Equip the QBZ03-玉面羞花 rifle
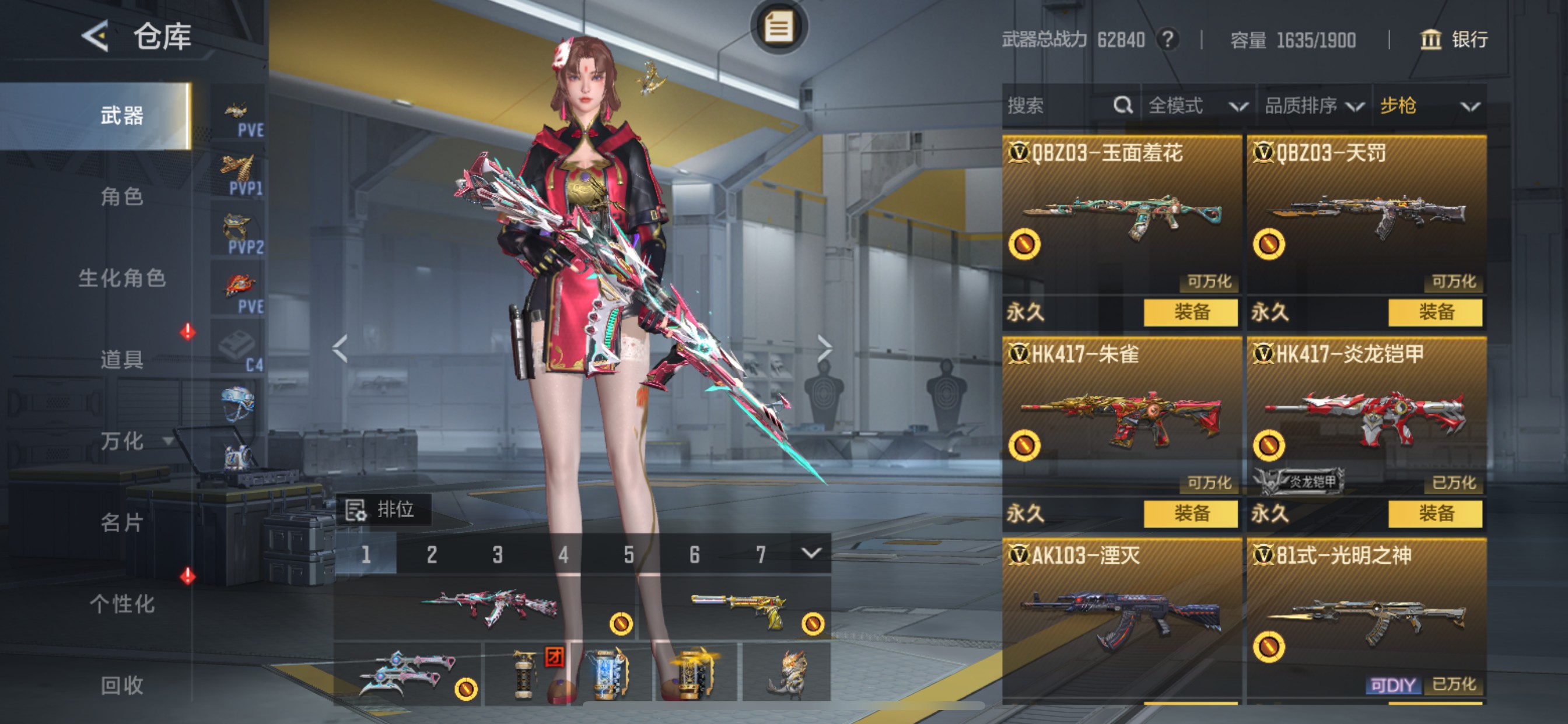 tap(1191, 312)
